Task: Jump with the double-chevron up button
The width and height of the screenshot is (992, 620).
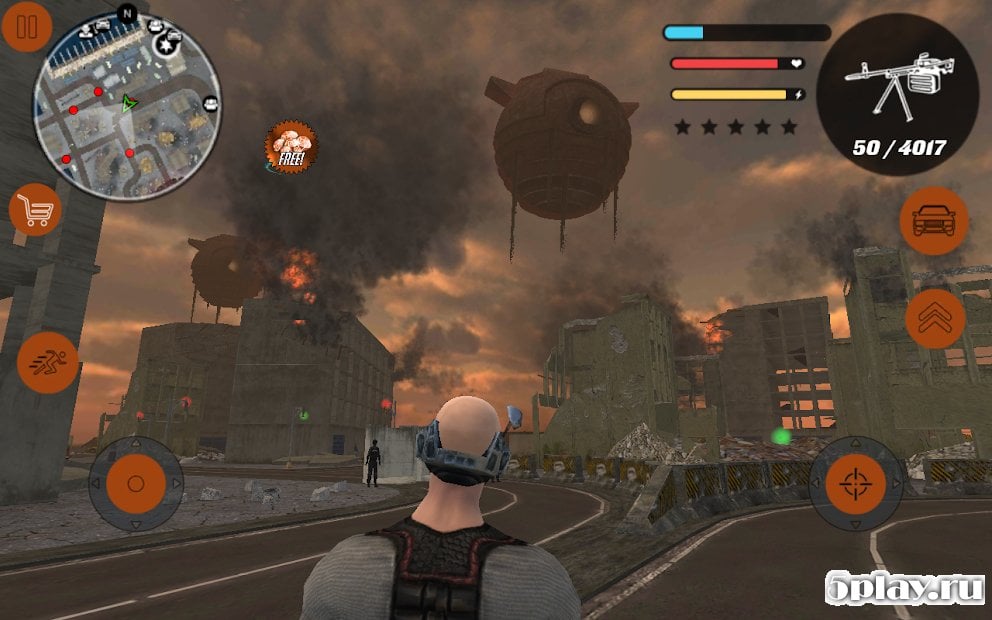Action: [x=934, y=319]
